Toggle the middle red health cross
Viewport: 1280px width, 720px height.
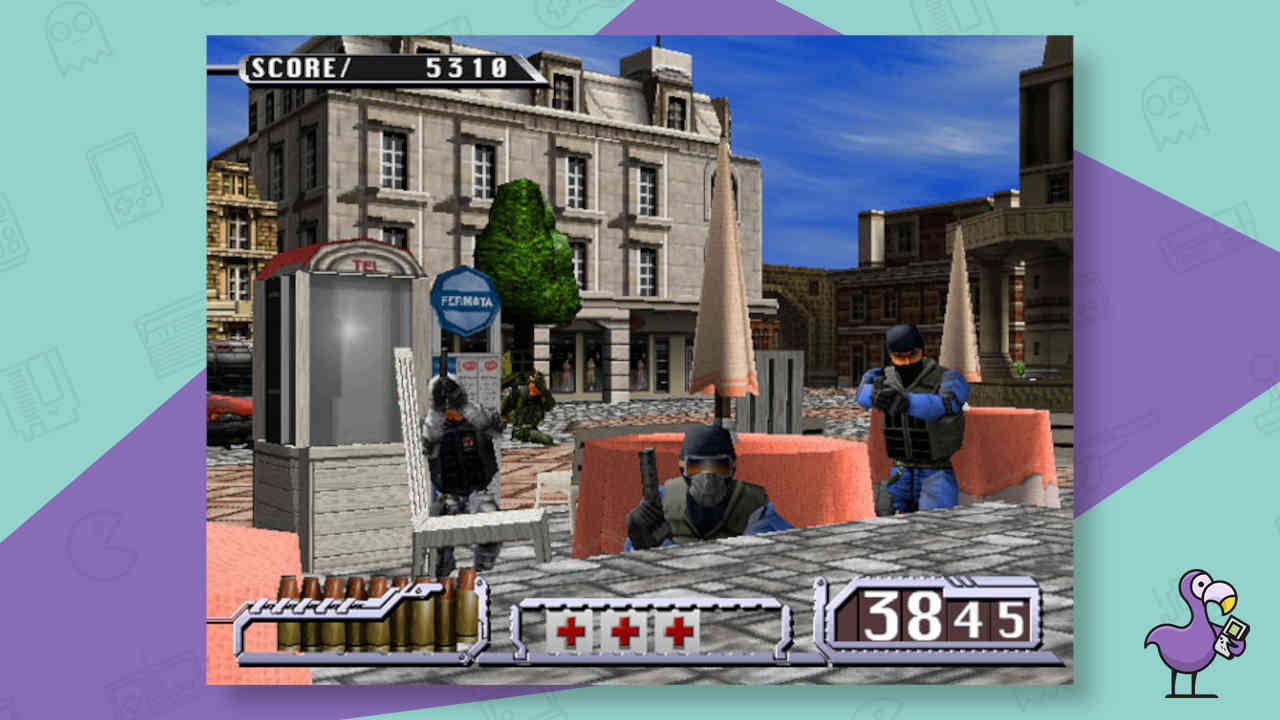tap(623, 629)
